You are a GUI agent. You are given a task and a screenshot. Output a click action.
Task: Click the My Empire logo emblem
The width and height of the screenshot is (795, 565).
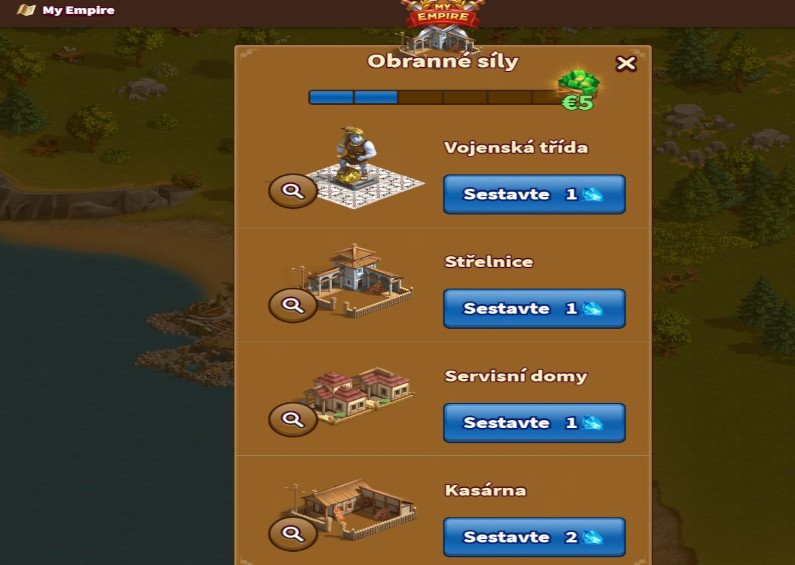pyautogui.click(x=440, y=14)
